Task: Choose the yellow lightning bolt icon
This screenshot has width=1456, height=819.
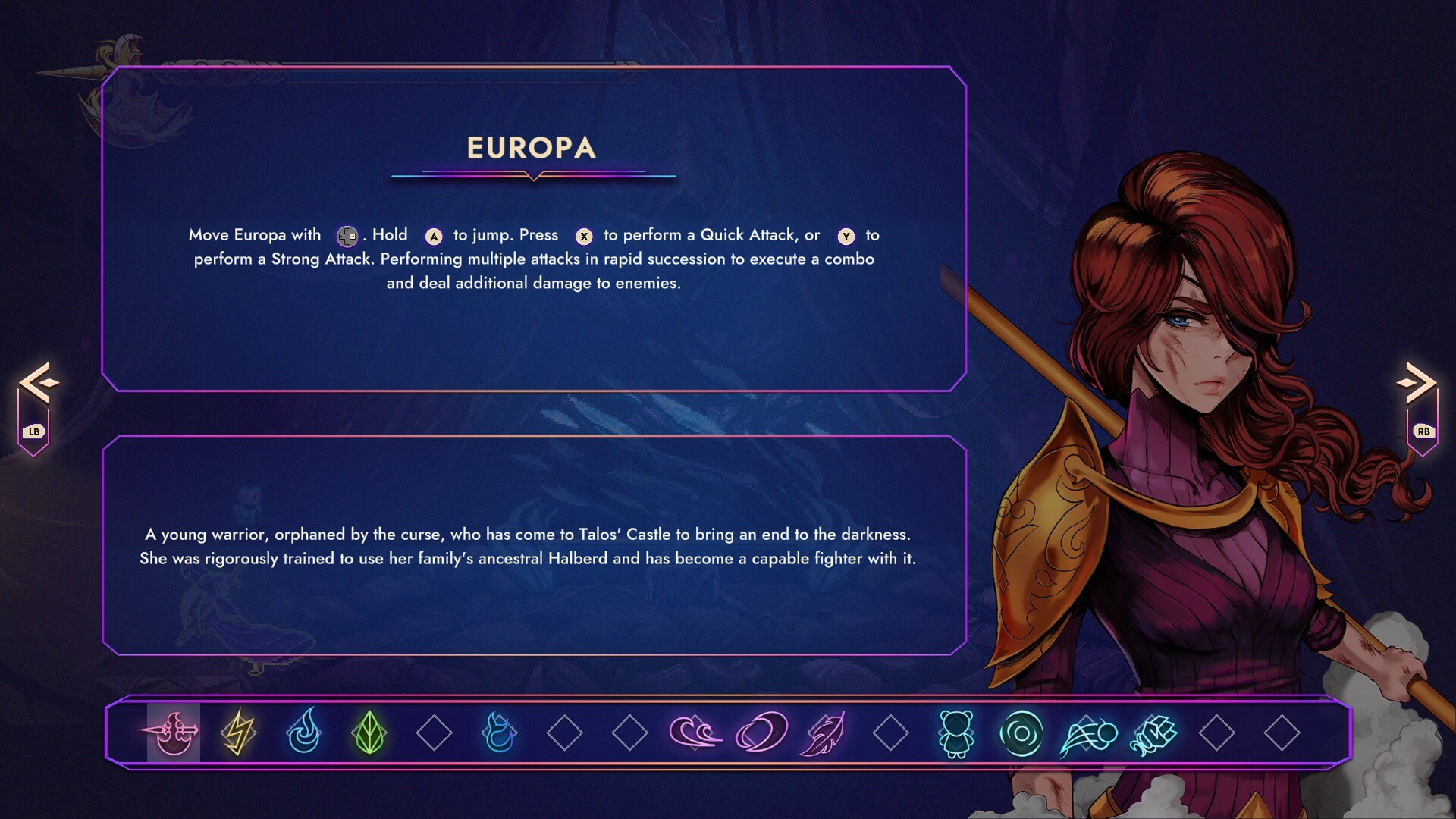Action: tap(238, 733)
